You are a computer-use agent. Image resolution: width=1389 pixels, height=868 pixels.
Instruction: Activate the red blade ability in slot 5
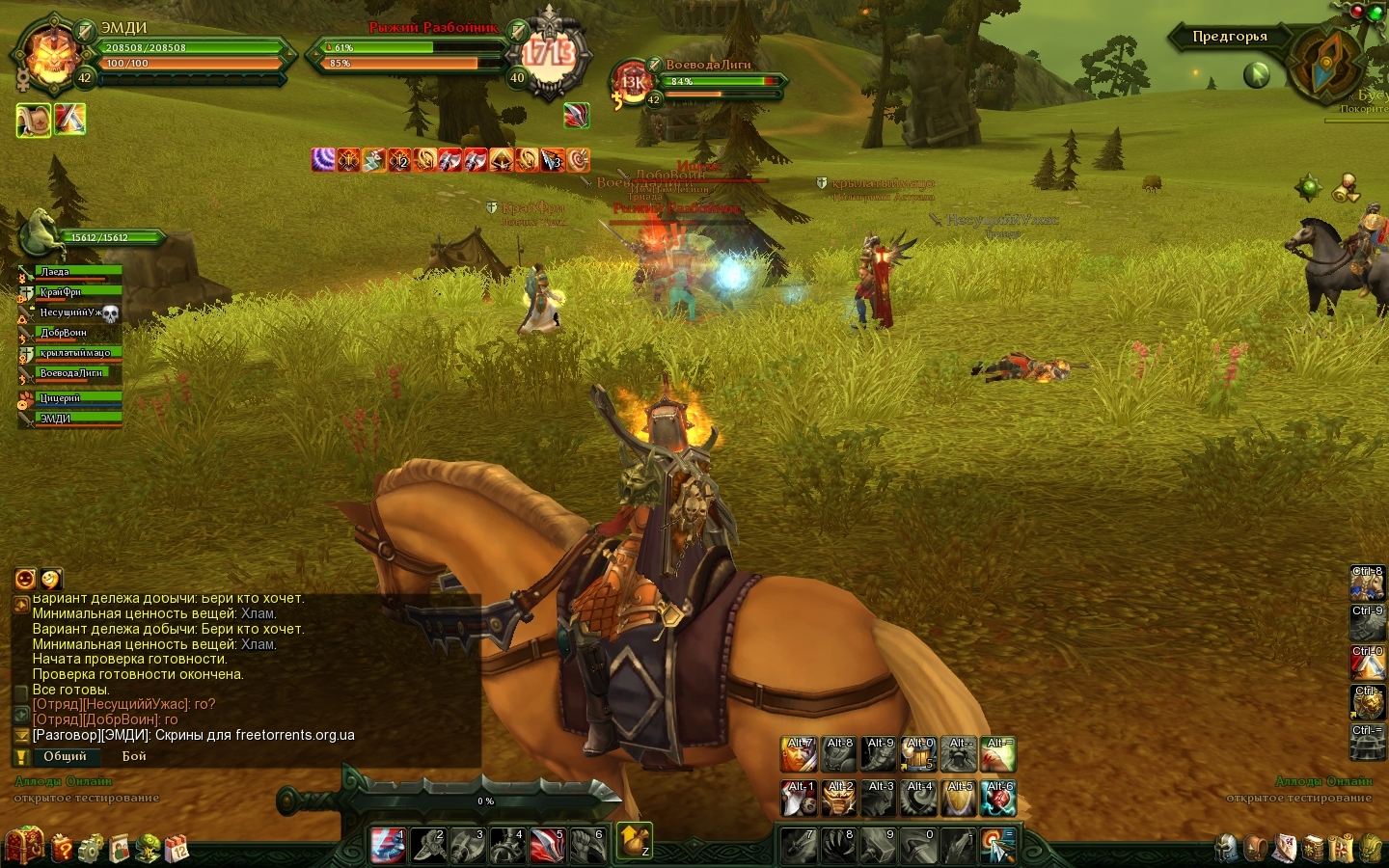(x=547, y=845)
